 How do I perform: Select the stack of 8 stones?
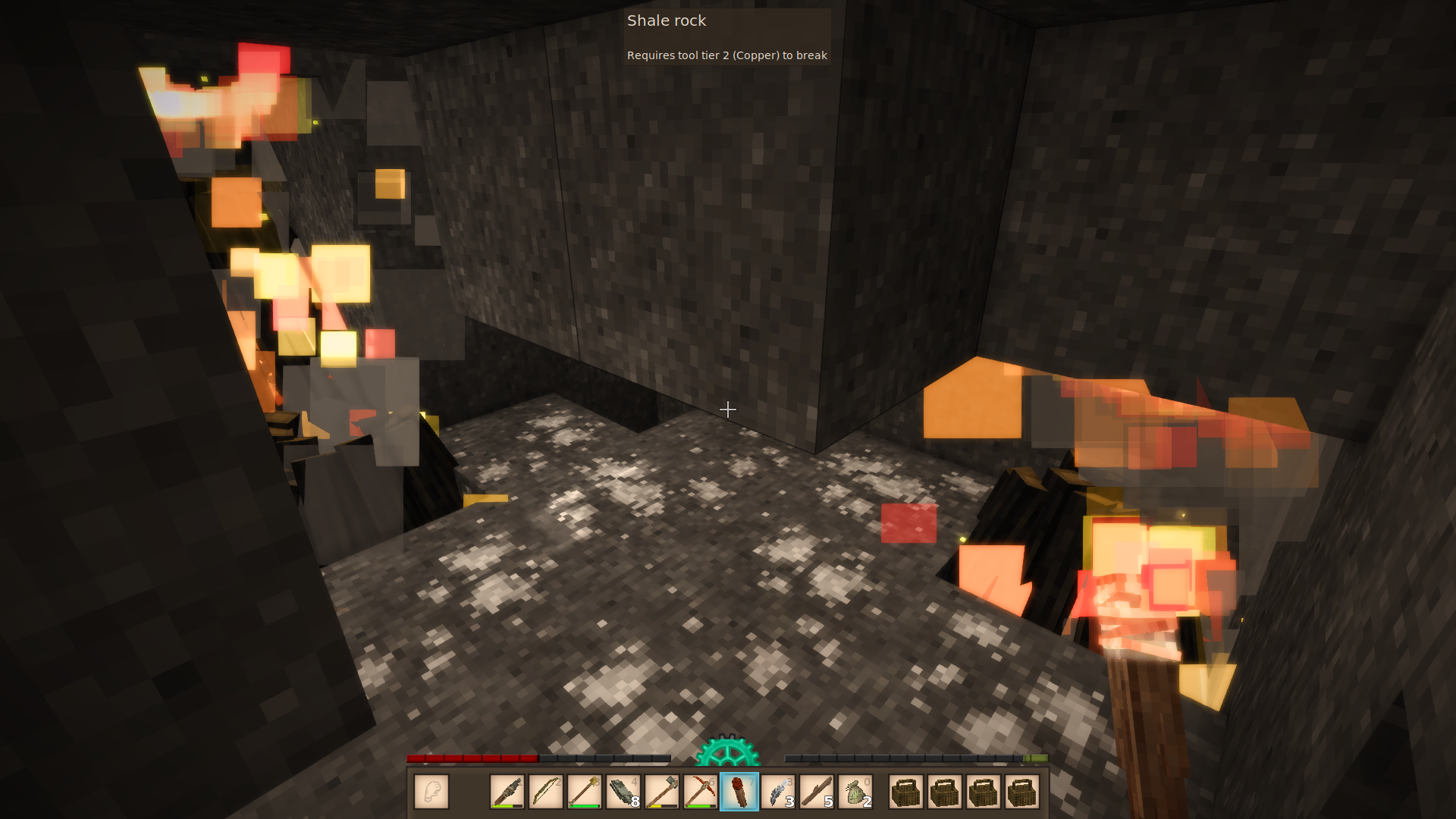tap(623, 792)
